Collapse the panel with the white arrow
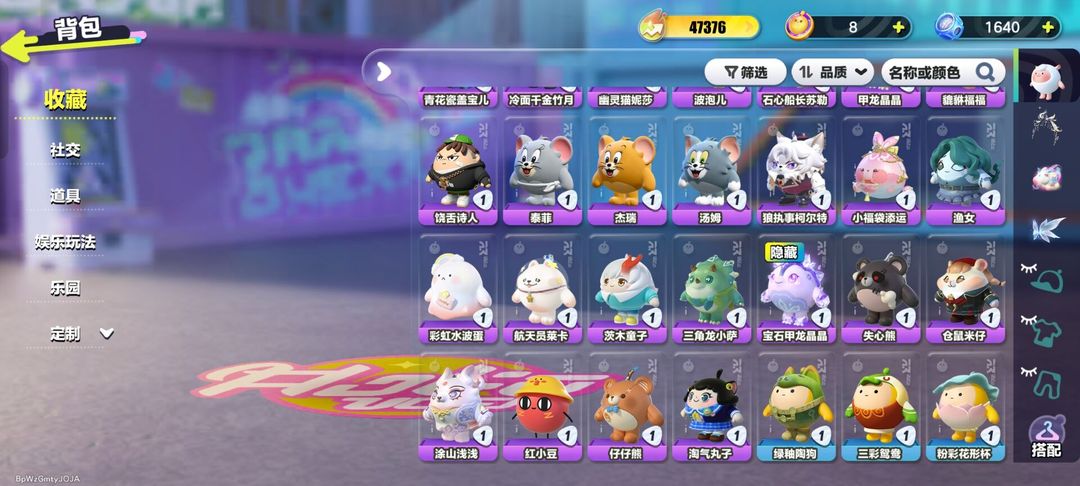The image size is (1080, 486). 382,71
